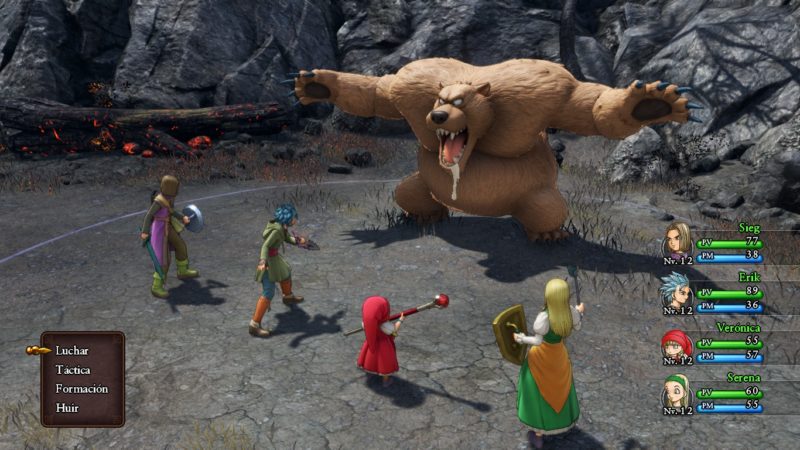Choose the Táctica command

[x=73, y=370]
